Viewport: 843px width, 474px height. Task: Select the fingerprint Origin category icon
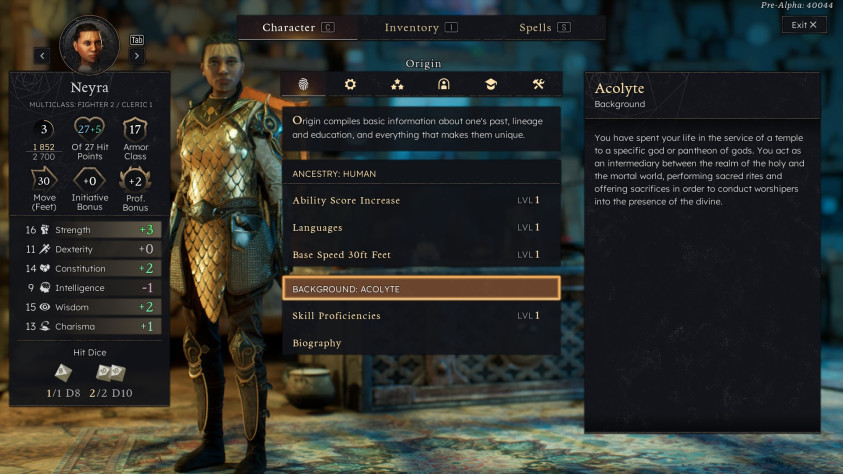[303, 85]
